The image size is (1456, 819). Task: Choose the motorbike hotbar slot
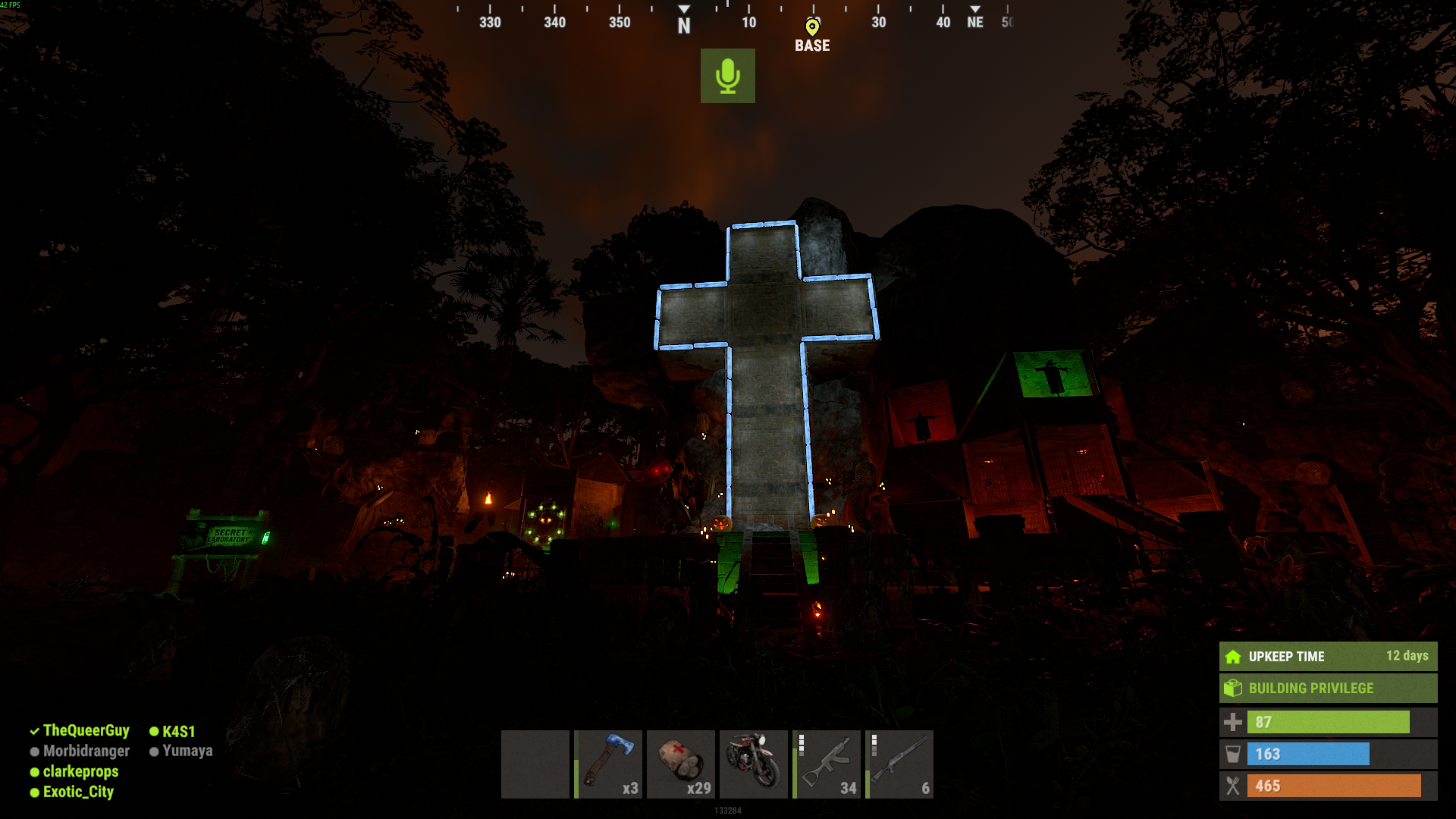pos(754,764)
